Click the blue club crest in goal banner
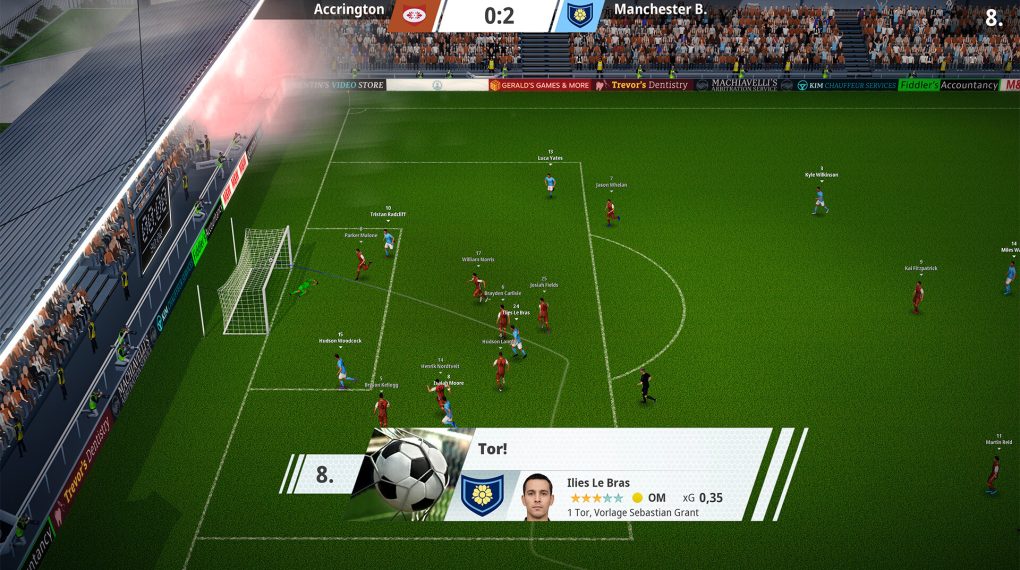1020x570 pixels. point(481,495)
